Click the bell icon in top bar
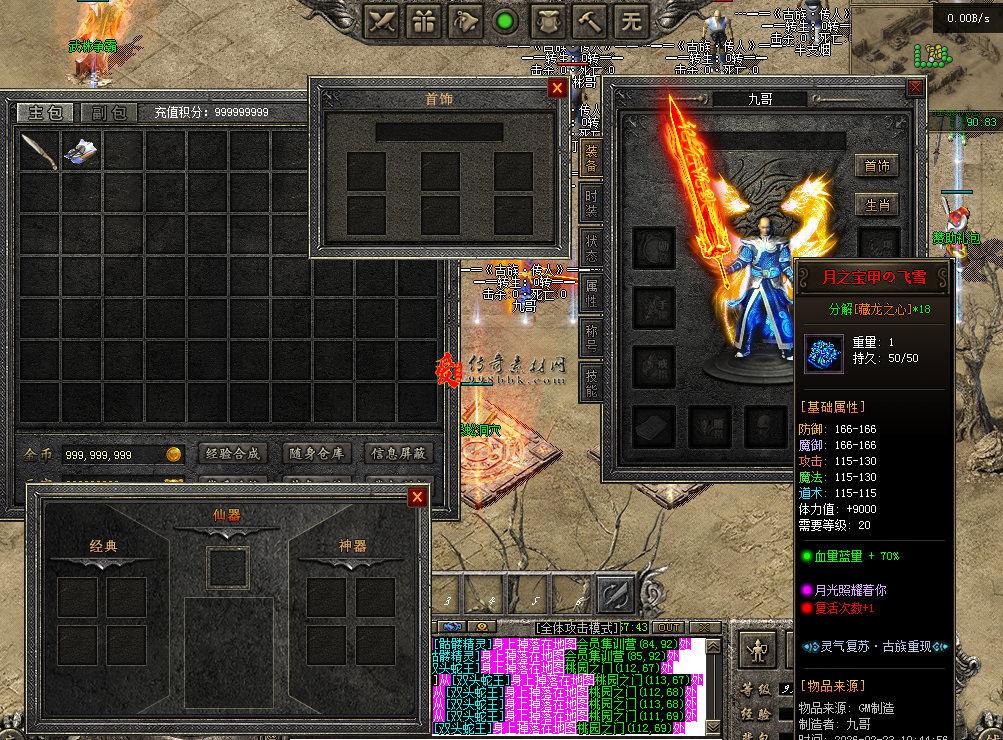 click(x=466, y=21)
